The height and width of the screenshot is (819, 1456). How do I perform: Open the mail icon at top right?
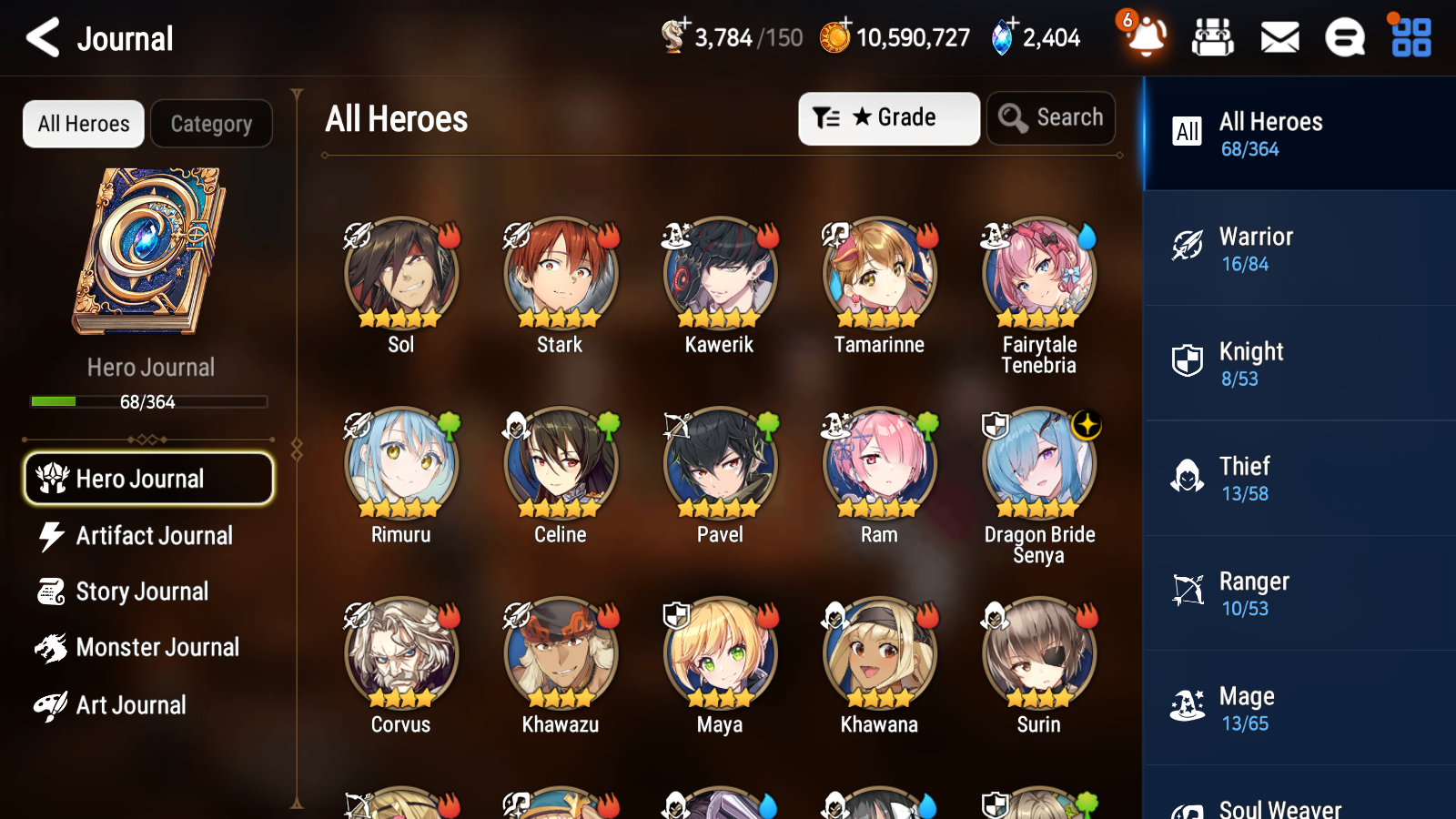[1279, 37]
